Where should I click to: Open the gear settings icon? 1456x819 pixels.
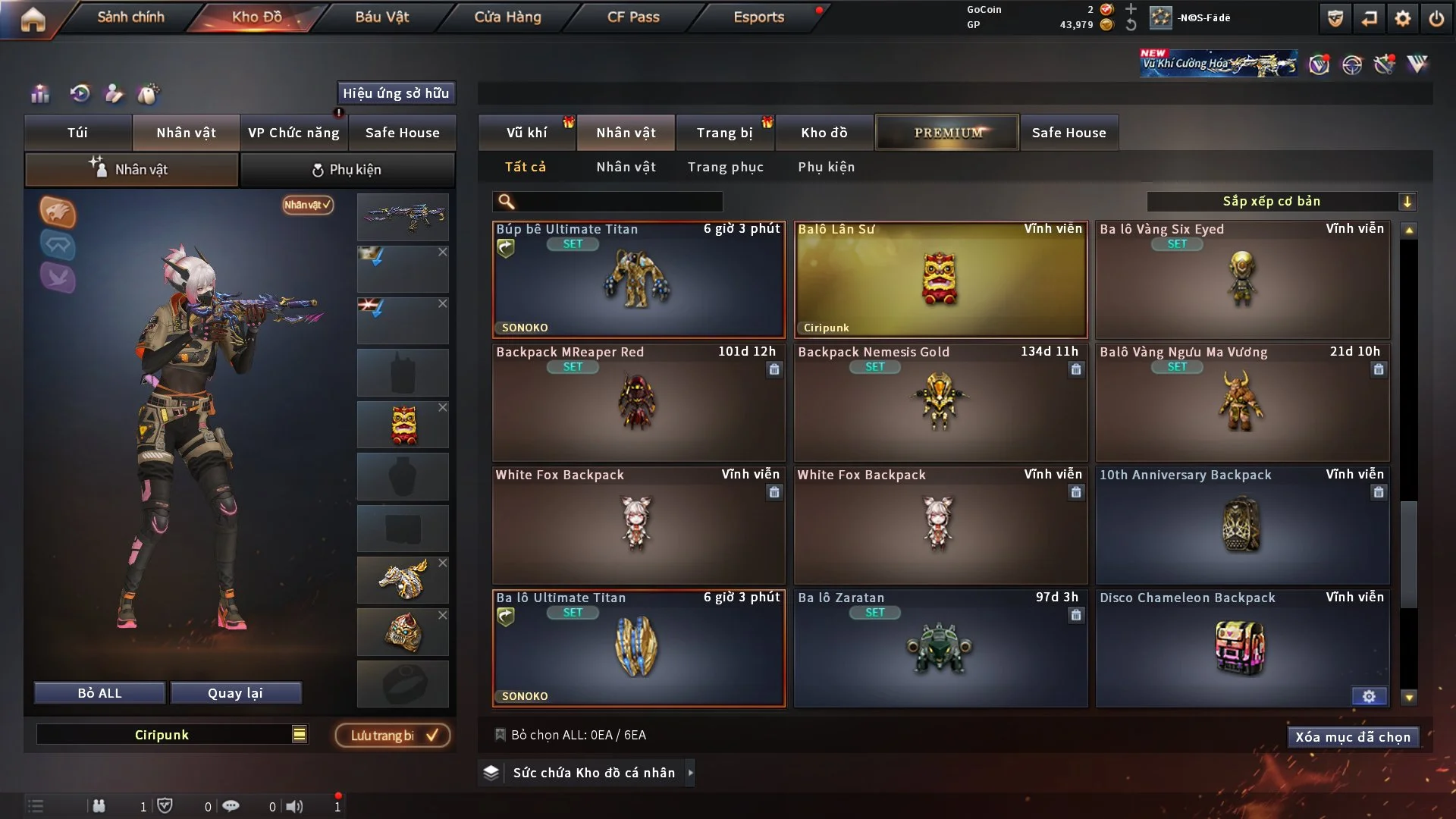click(x=1402, y=18)
